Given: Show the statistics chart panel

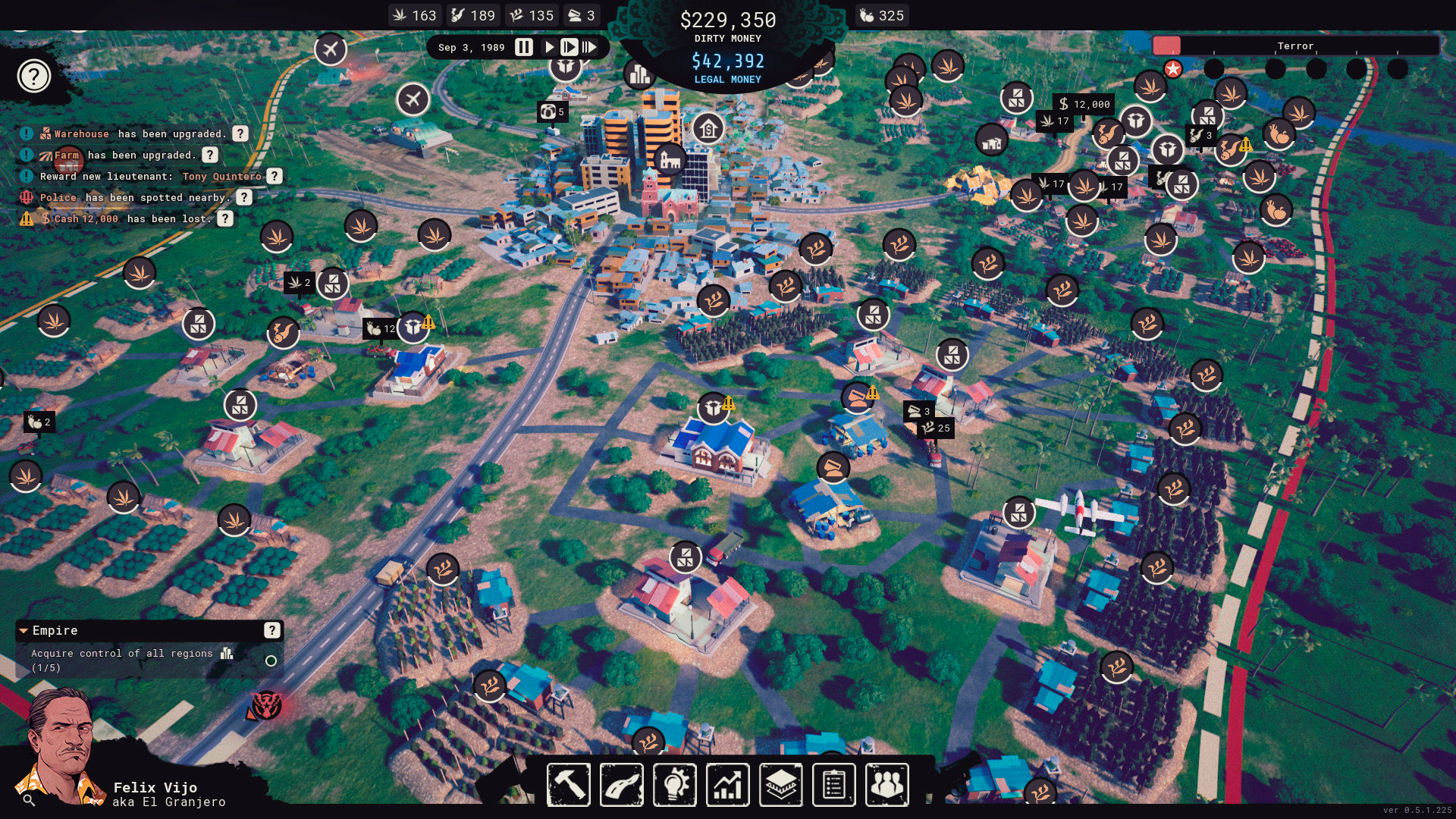Looking at the screenshot, I should [x=727, y=784].
